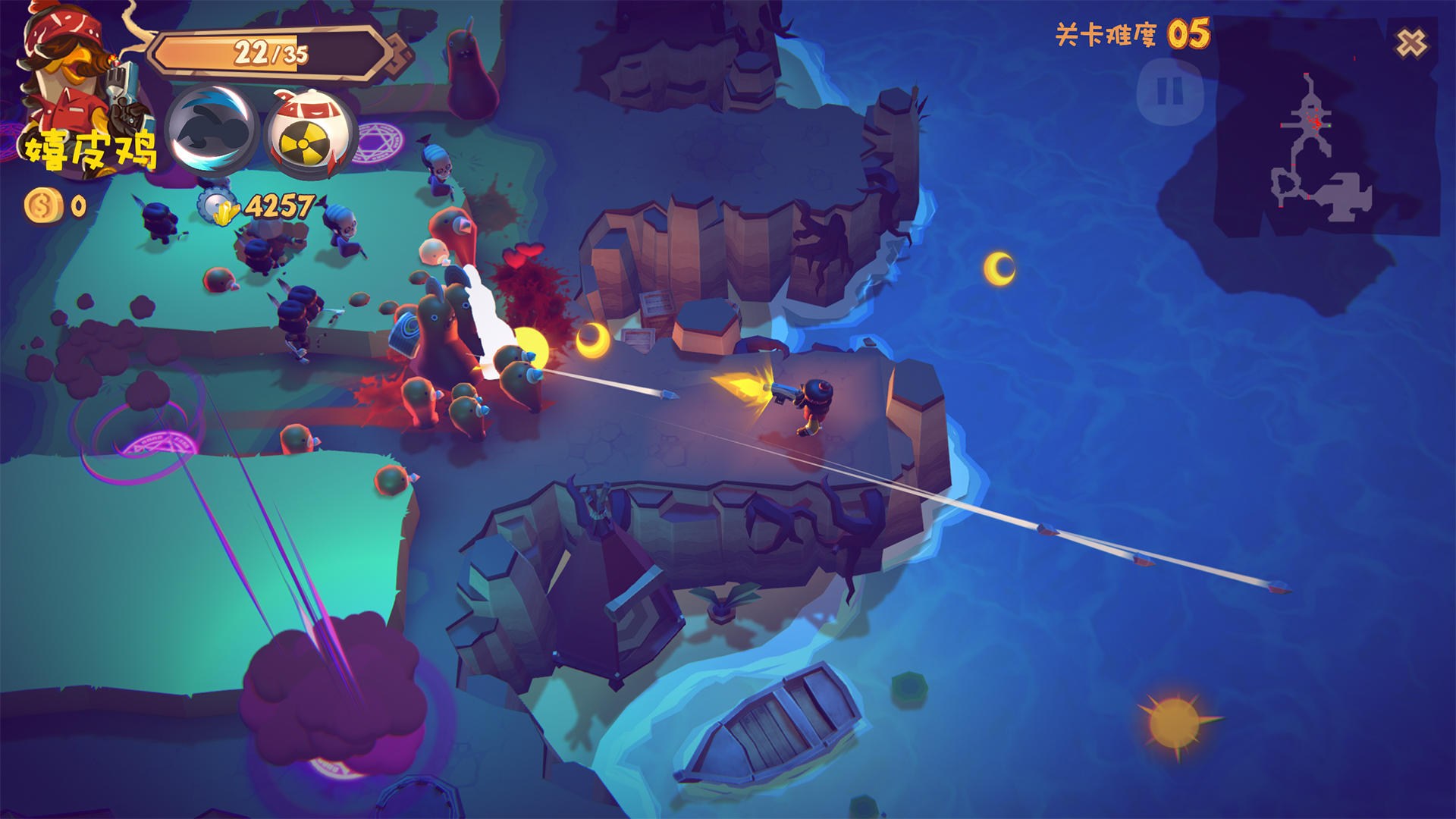Use the radioactive nuke bomb ability
The height and width of the screenshot is (819, 1456).
[310, 134]
